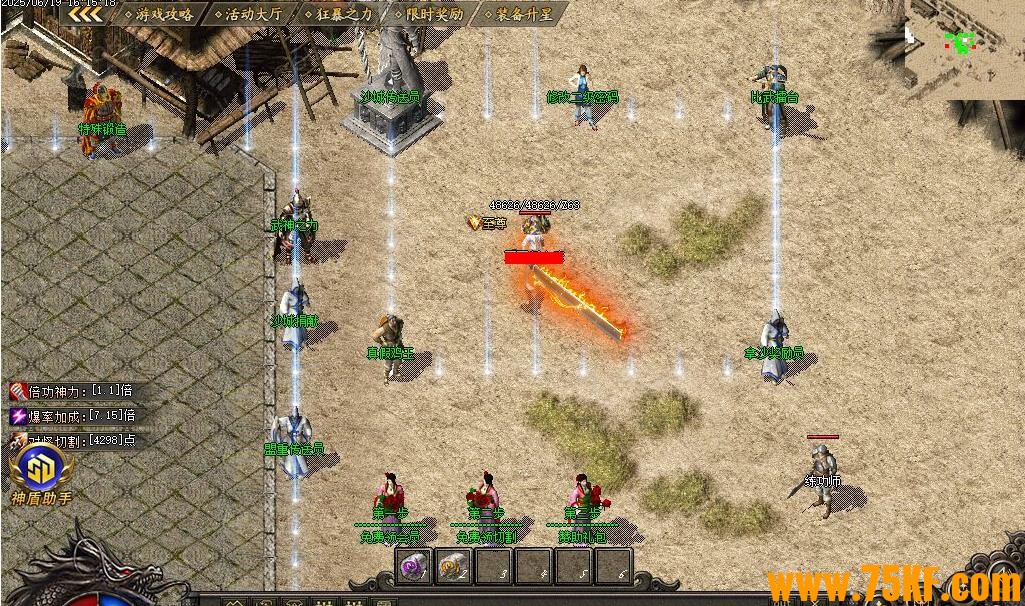Click the 倍功神力 buff icon

point(18,391)
